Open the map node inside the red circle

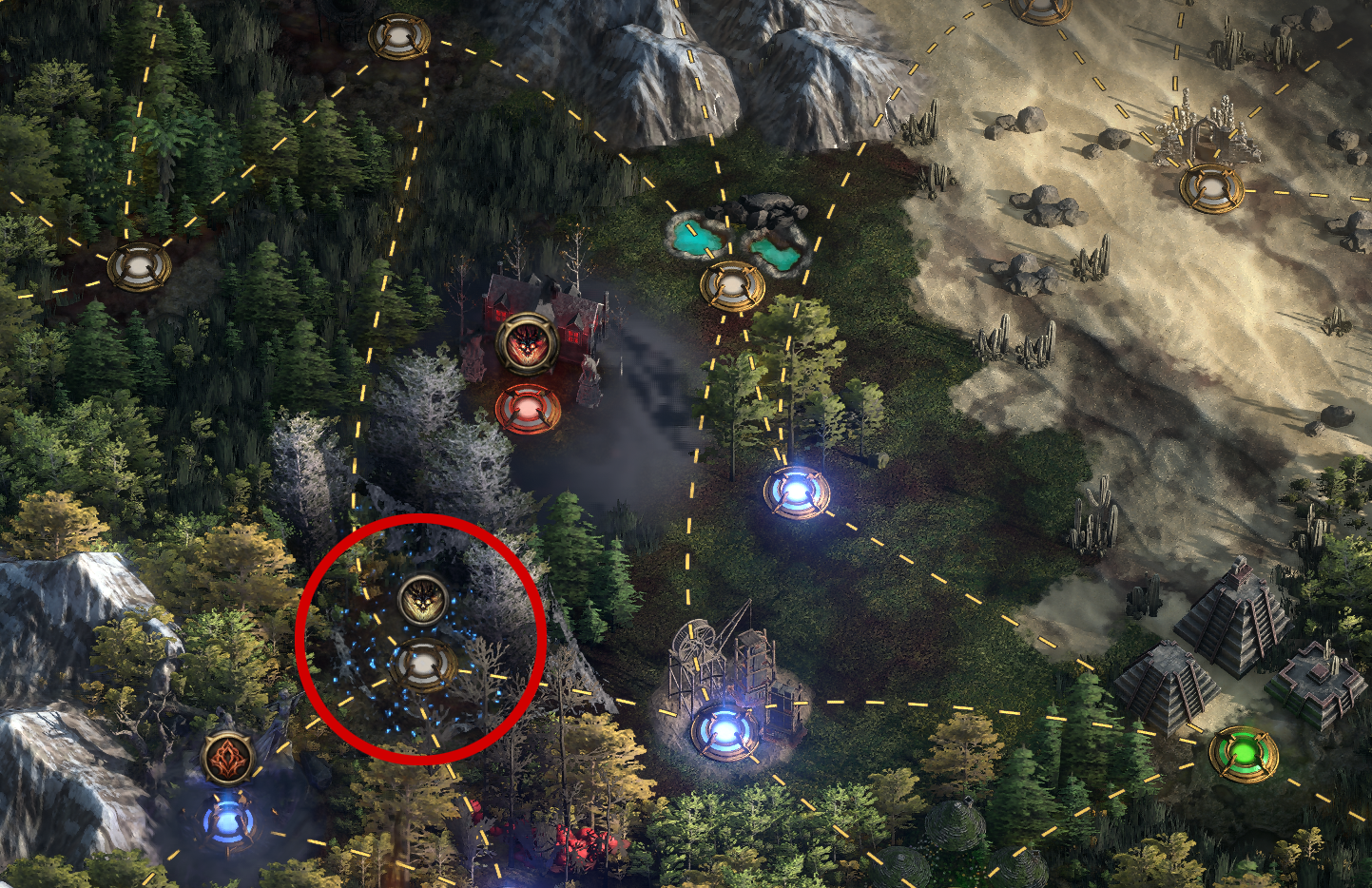point(424,665)
